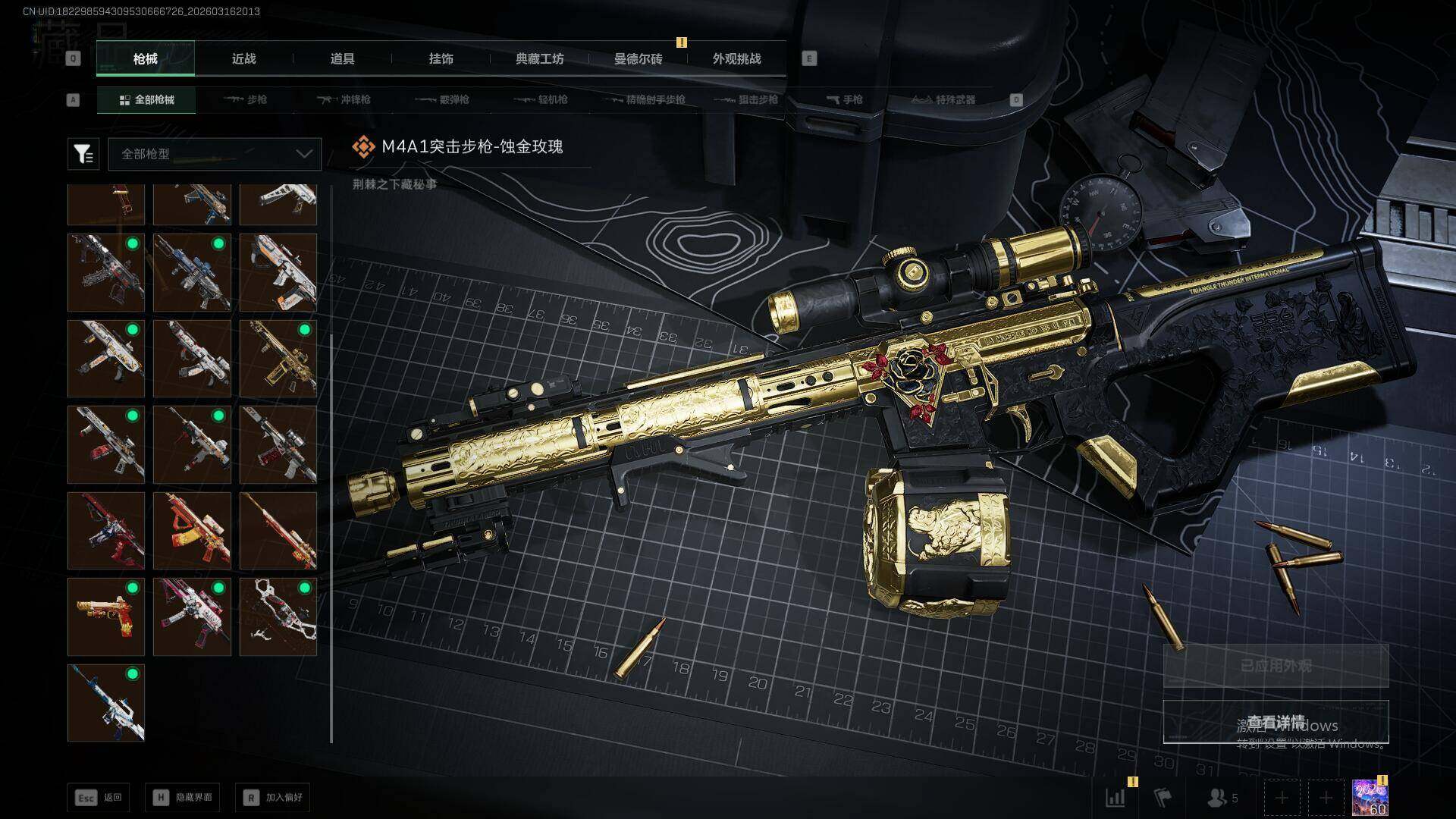Open the friends list icon
The image size is (1456, 819).
coord(1222,798)
